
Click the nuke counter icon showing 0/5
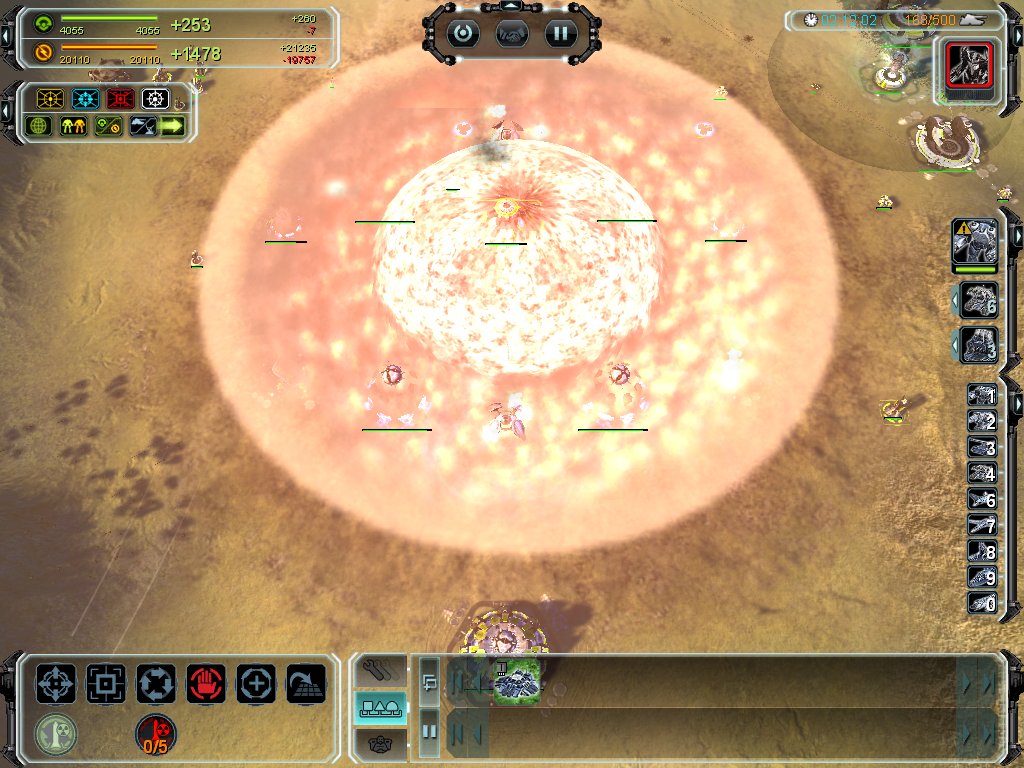coord(156,734)
